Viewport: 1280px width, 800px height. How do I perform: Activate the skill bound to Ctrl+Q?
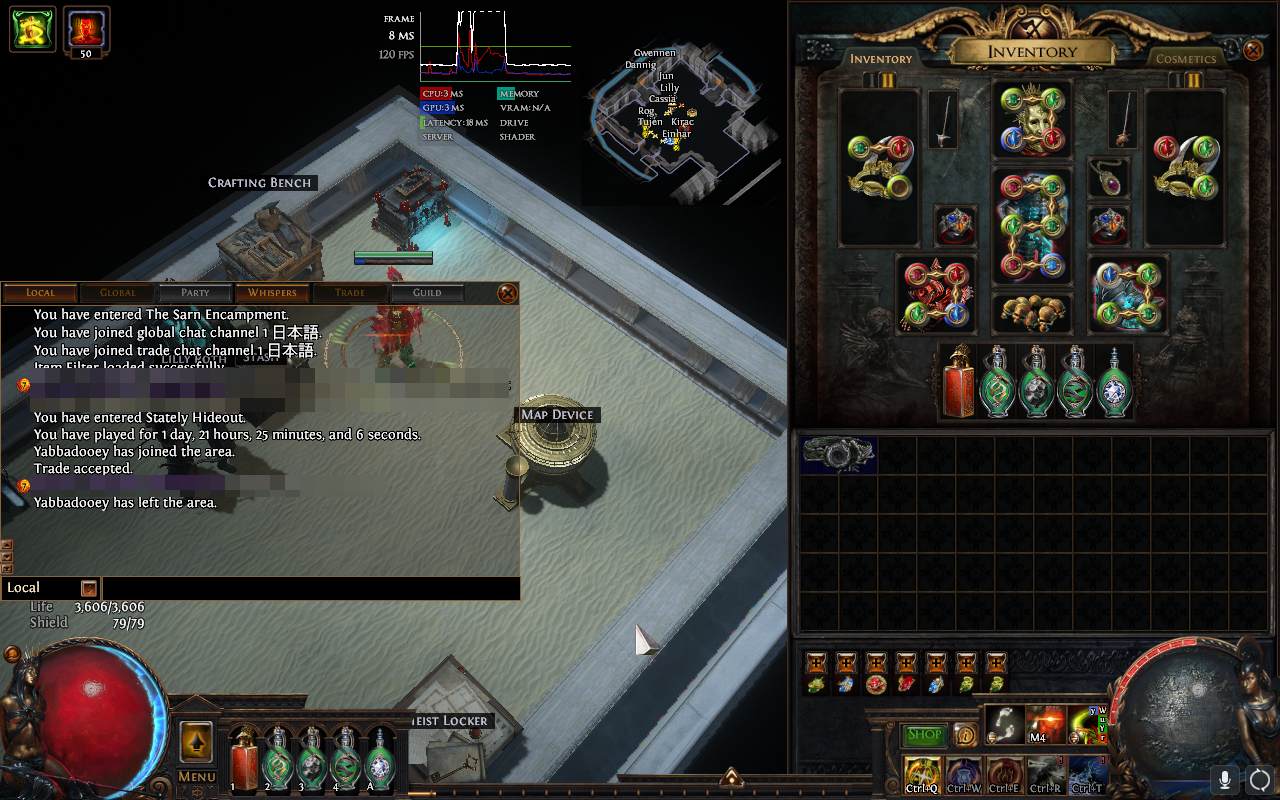(x=920, y=774)
